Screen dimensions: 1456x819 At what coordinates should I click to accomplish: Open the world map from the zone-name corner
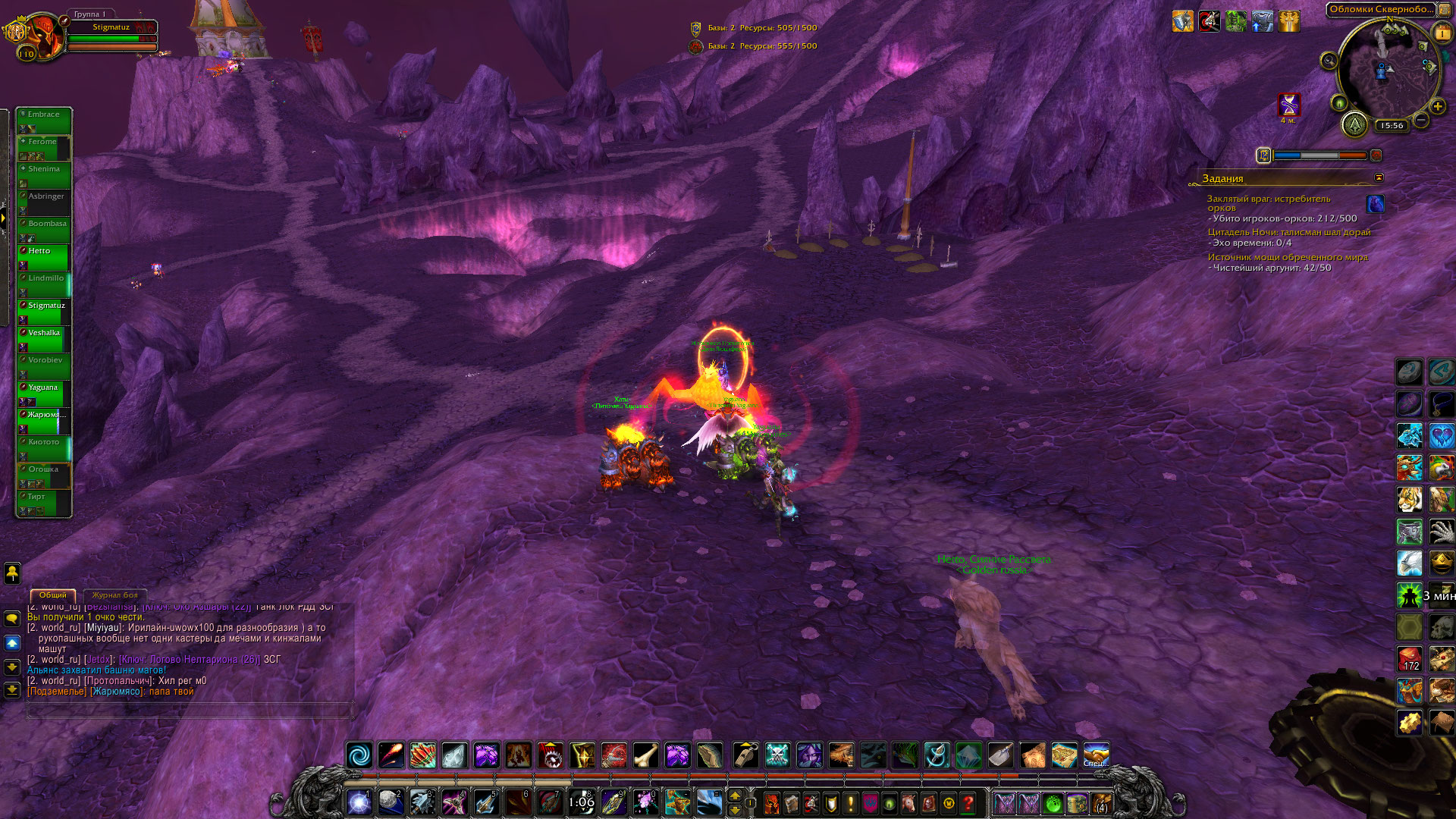pos(1445,10)
